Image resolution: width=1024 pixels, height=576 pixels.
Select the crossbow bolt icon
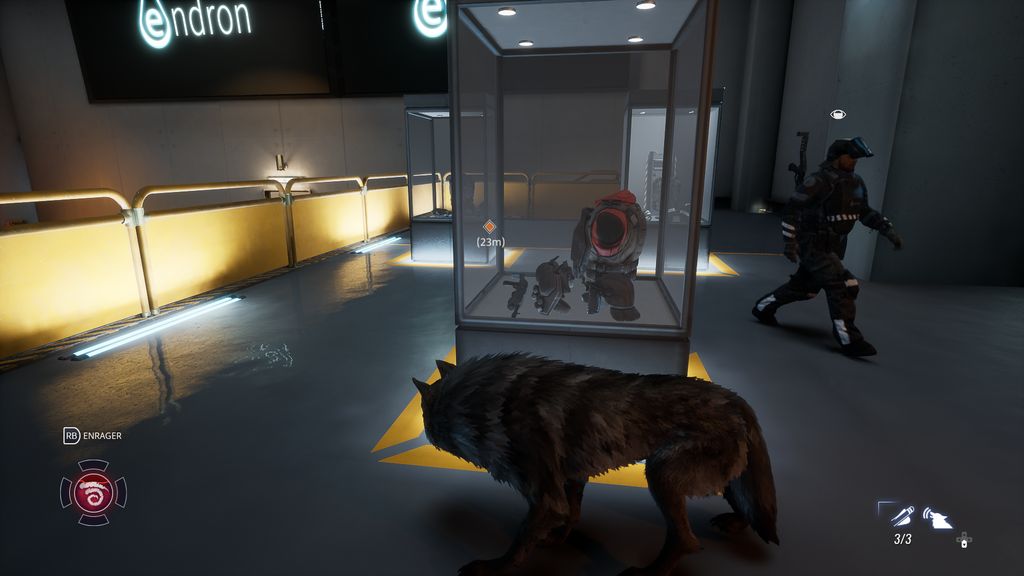click(902, 516)
